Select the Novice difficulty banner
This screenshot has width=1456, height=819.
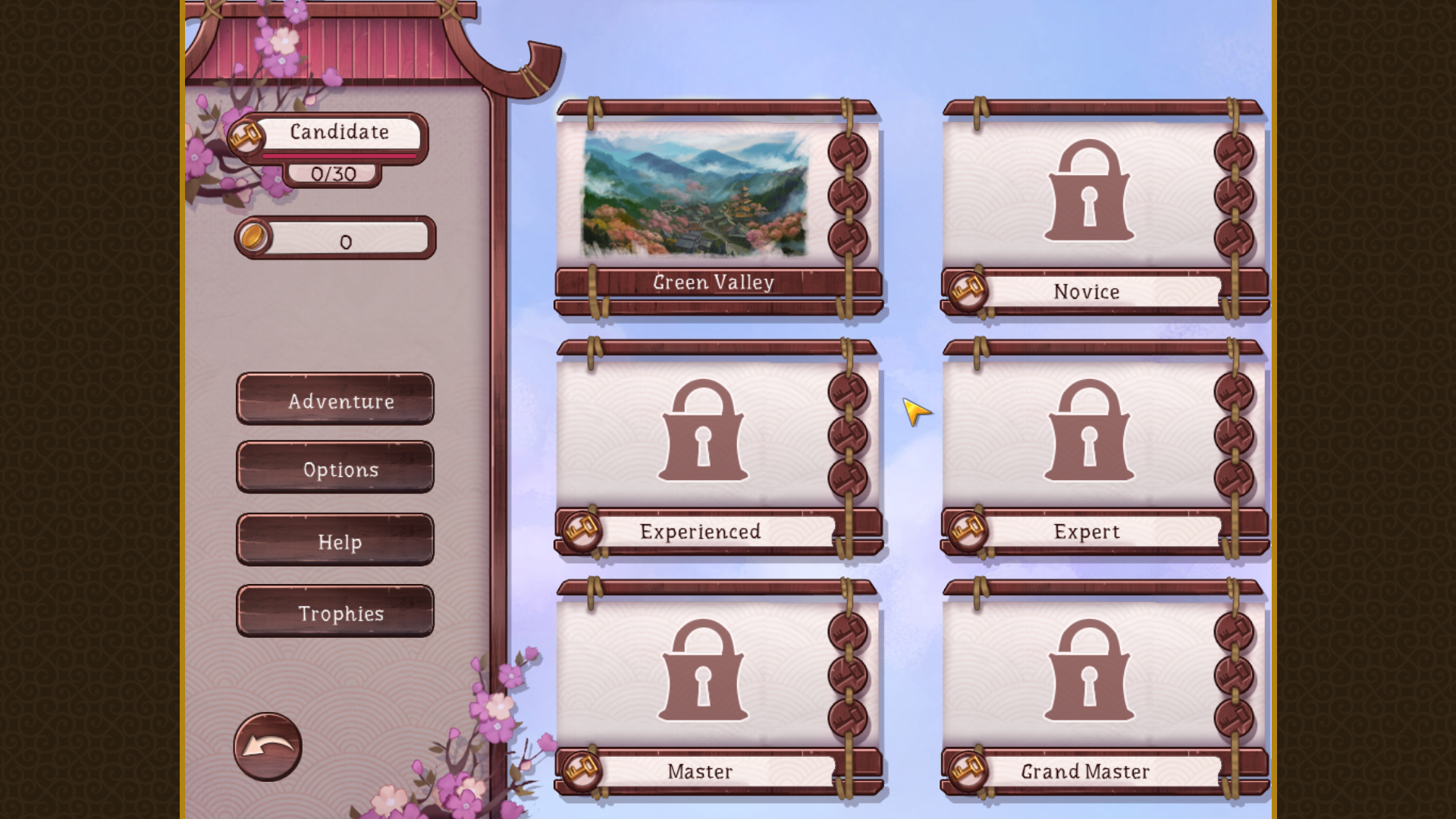[1087, 292]
